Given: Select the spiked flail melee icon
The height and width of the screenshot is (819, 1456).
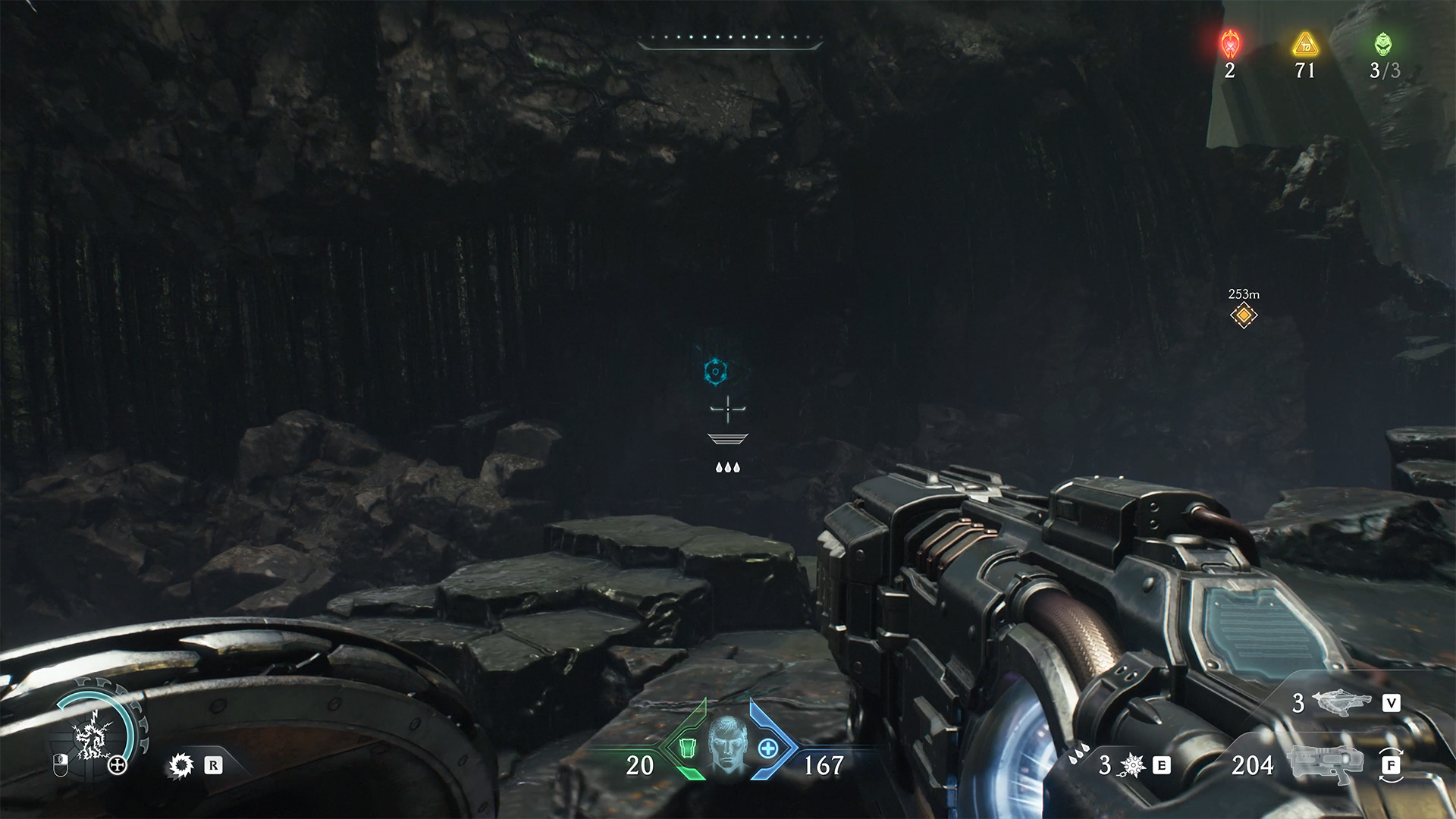Looking at the screenshot, I should 1131,765.
